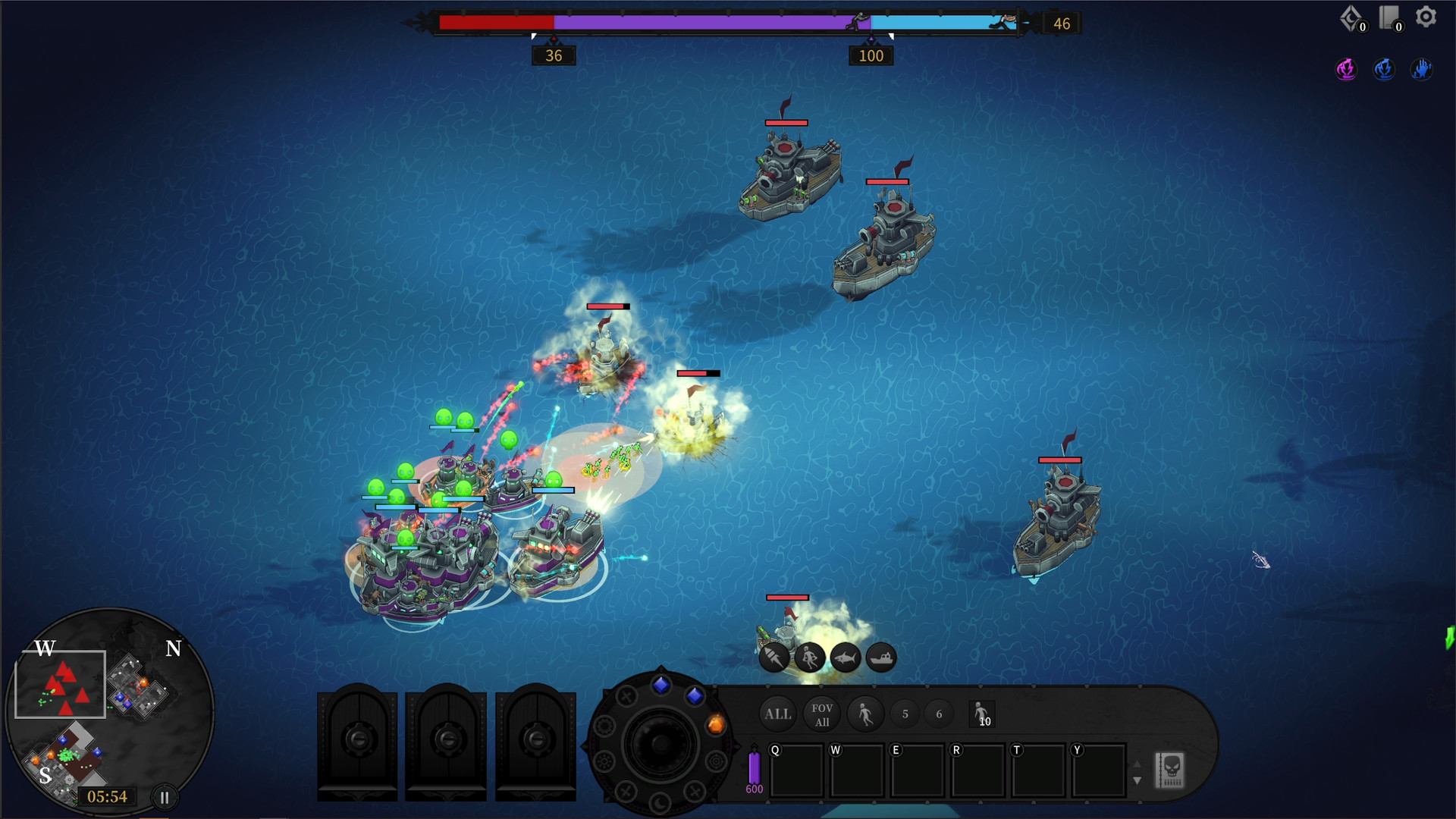
Task: Click the crescent moon diamond icon
Action: point(1351,18)
